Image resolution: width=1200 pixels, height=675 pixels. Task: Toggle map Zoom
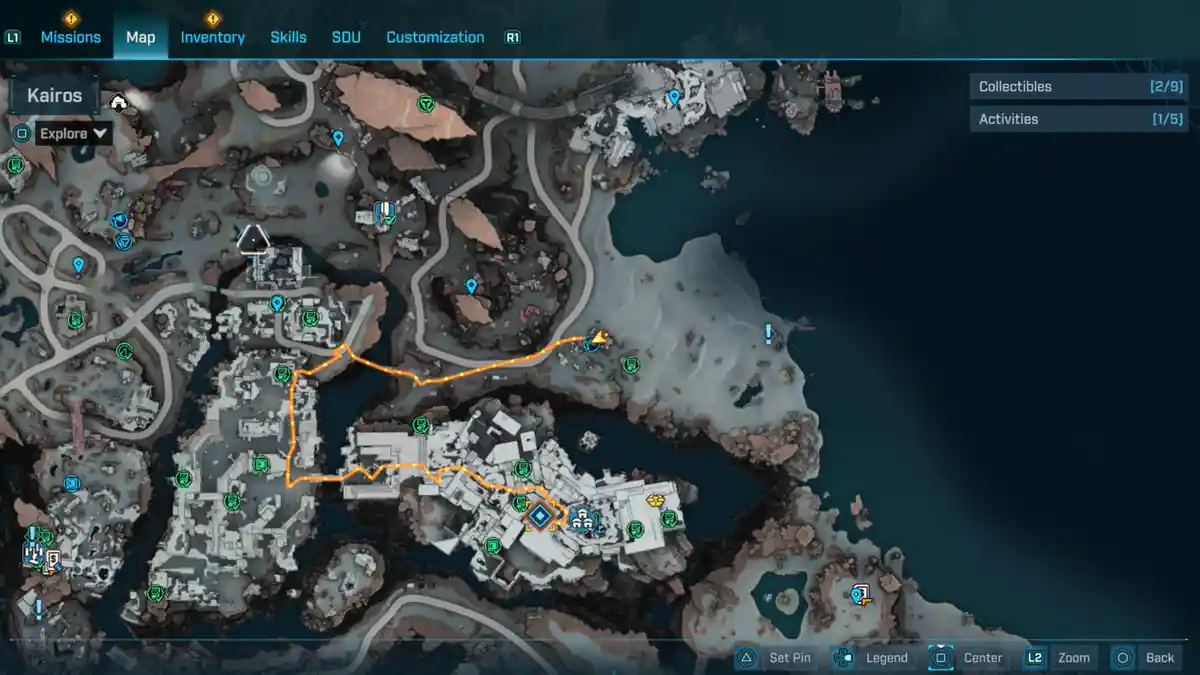1059,657
